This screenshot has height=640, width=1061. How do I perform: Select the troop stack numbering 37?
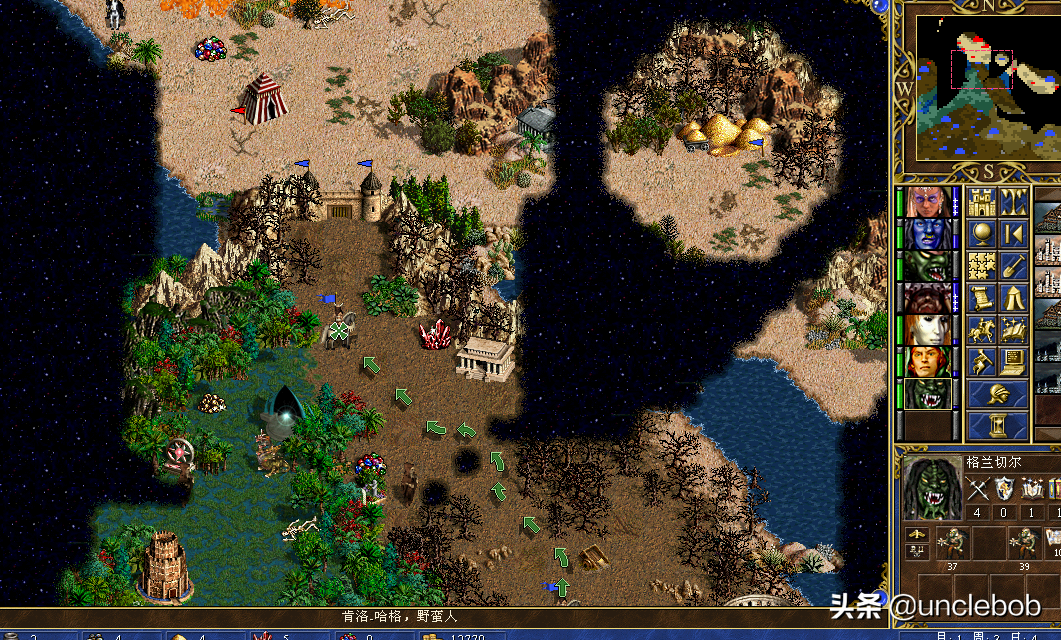pyautogui.click(x=950, y=546)
